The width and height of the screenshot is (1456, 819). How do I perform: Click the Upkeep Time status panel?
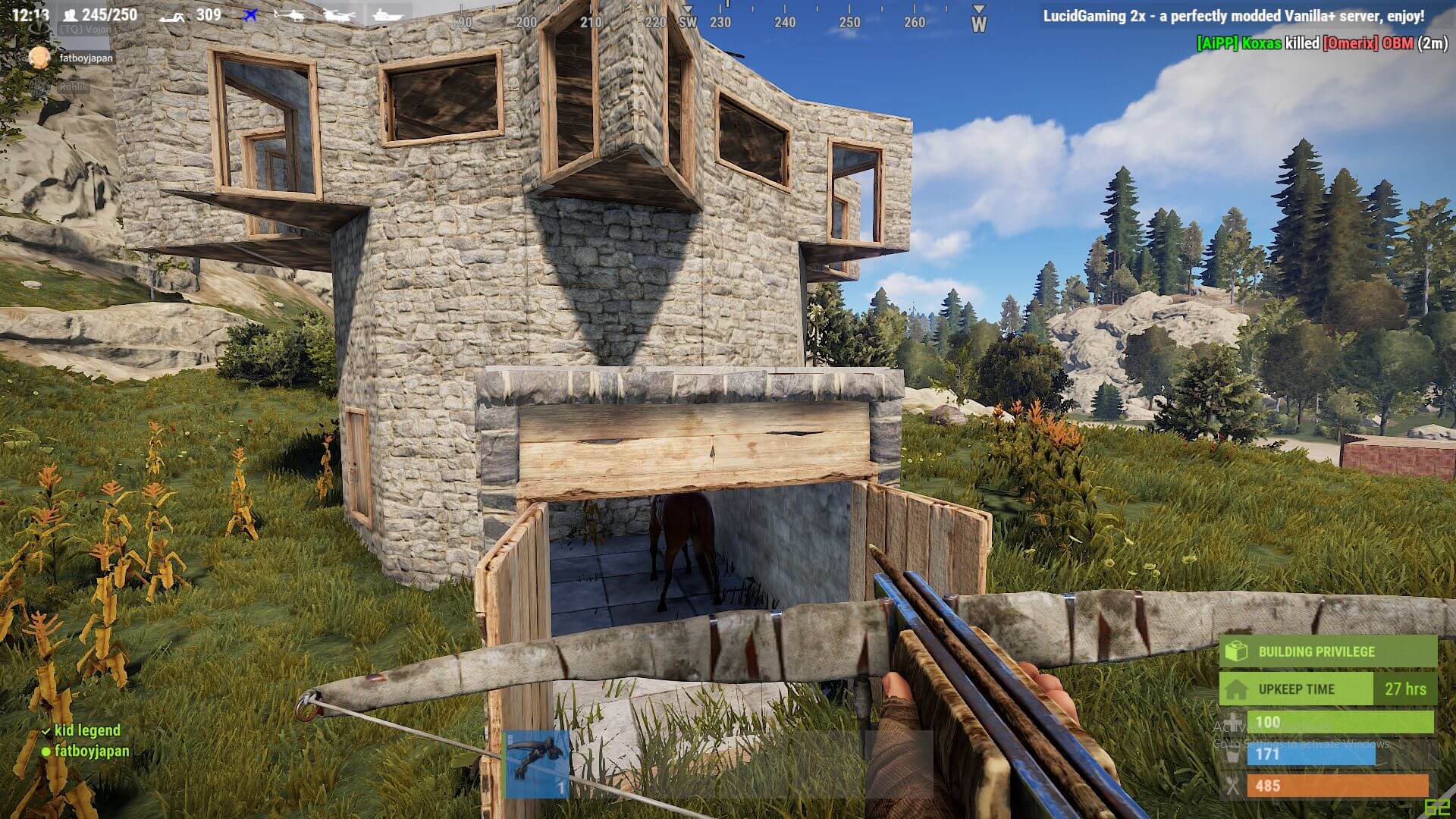point(1327,689)
